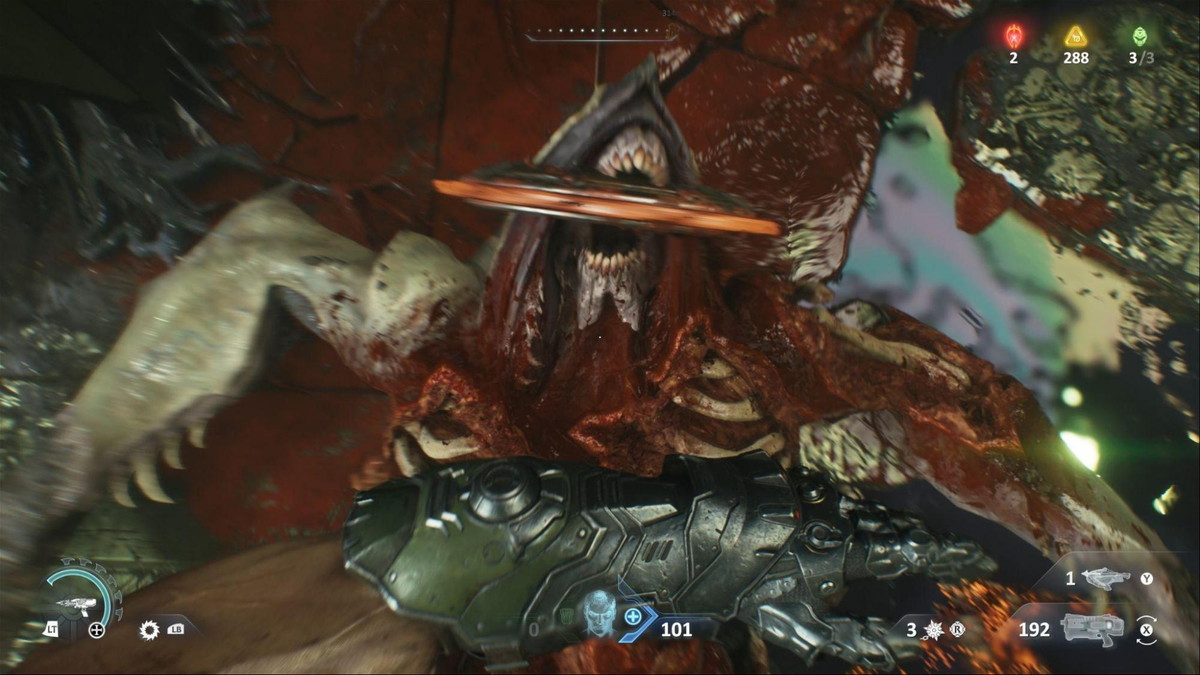This screenshot has height=675, width=1200.
Task: Activate the chainsaw sawblade icon
Action: (150, 630)
